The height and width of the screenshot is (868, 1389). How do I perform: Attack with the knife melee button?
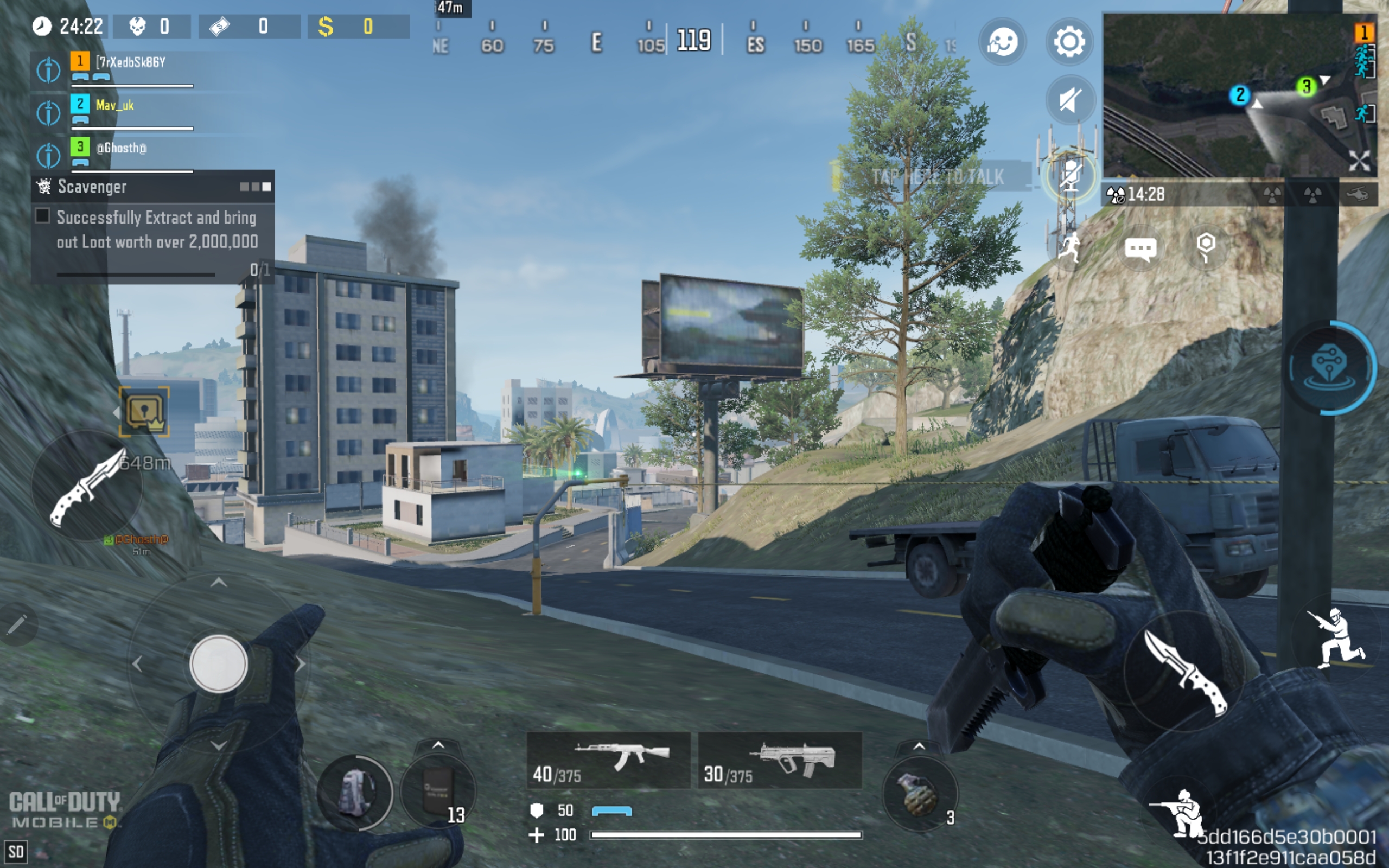1183,672
